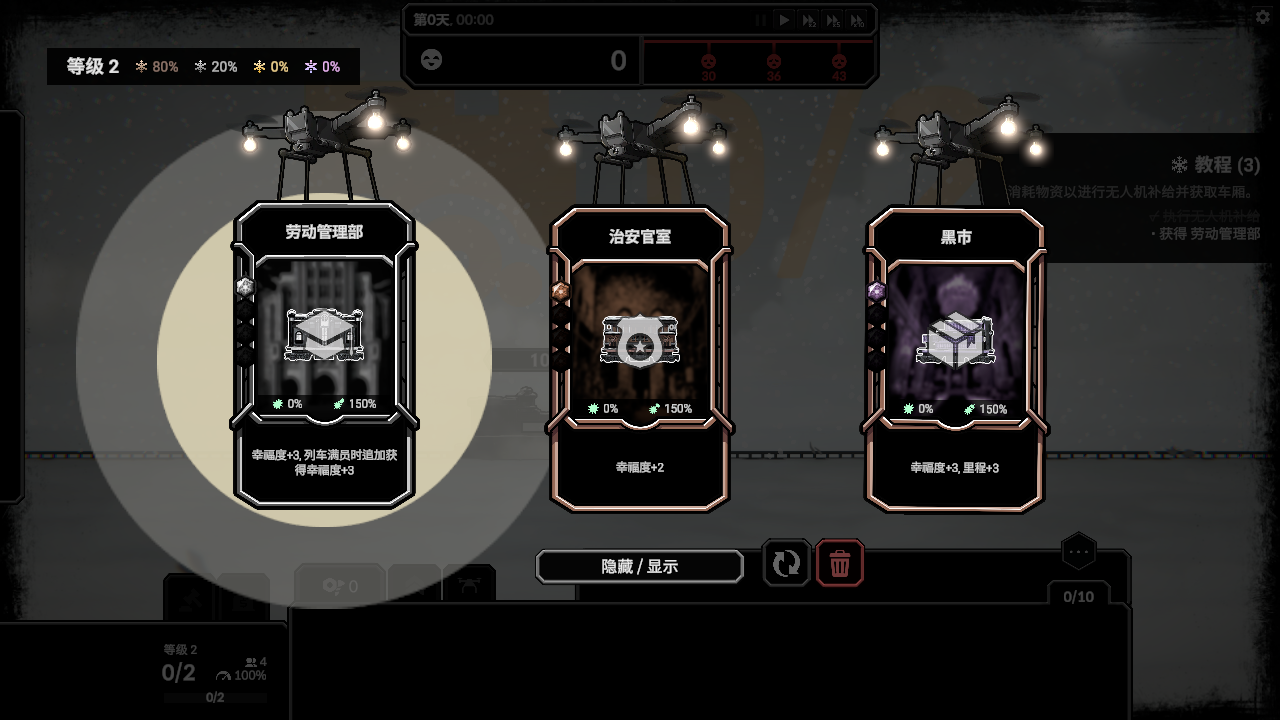
Task: Toggle the 隐藏 / 显示 button
Action: tap(640, 566)
